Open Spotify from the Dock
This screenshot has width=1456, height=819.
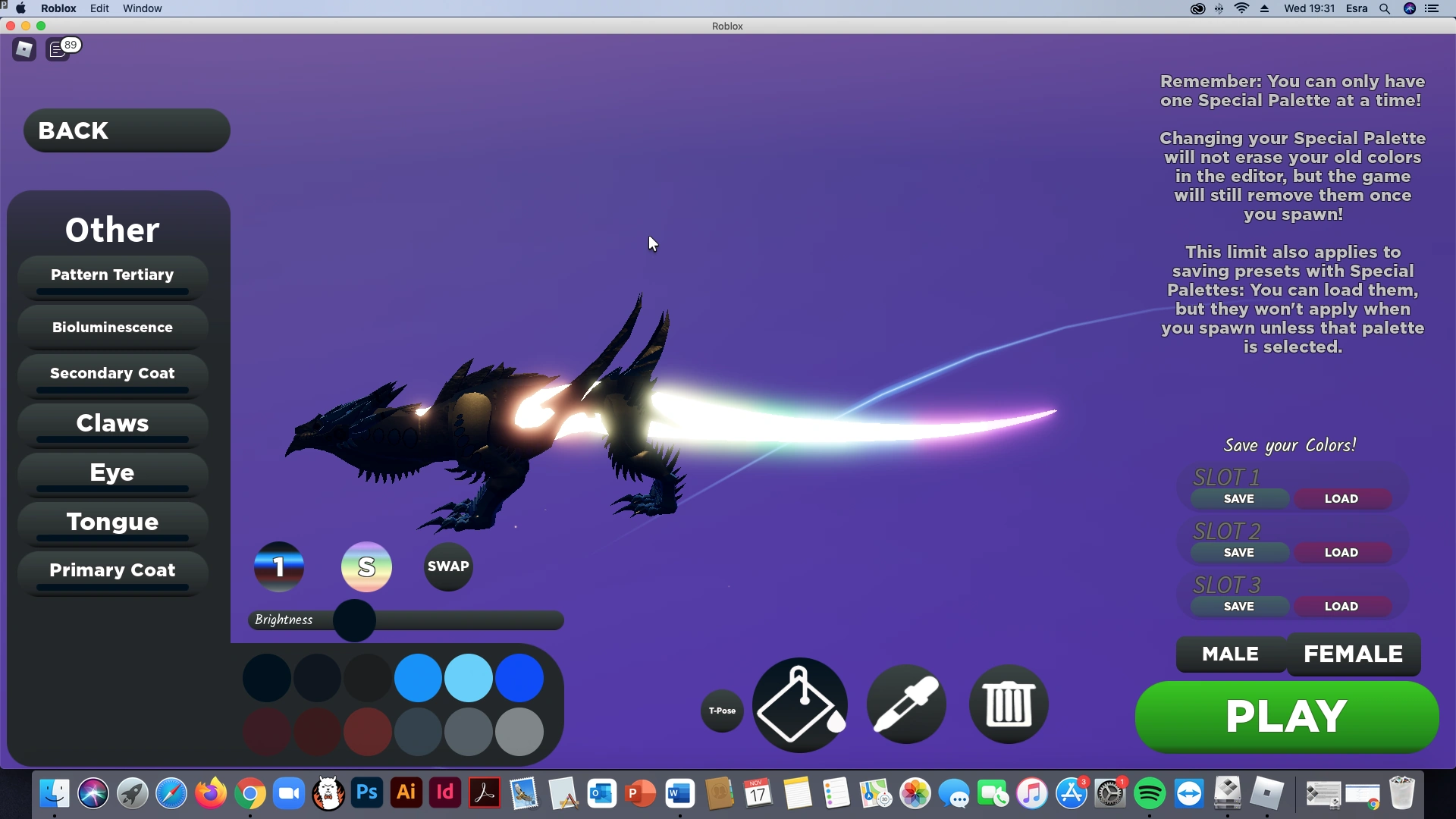point(1150,793)
